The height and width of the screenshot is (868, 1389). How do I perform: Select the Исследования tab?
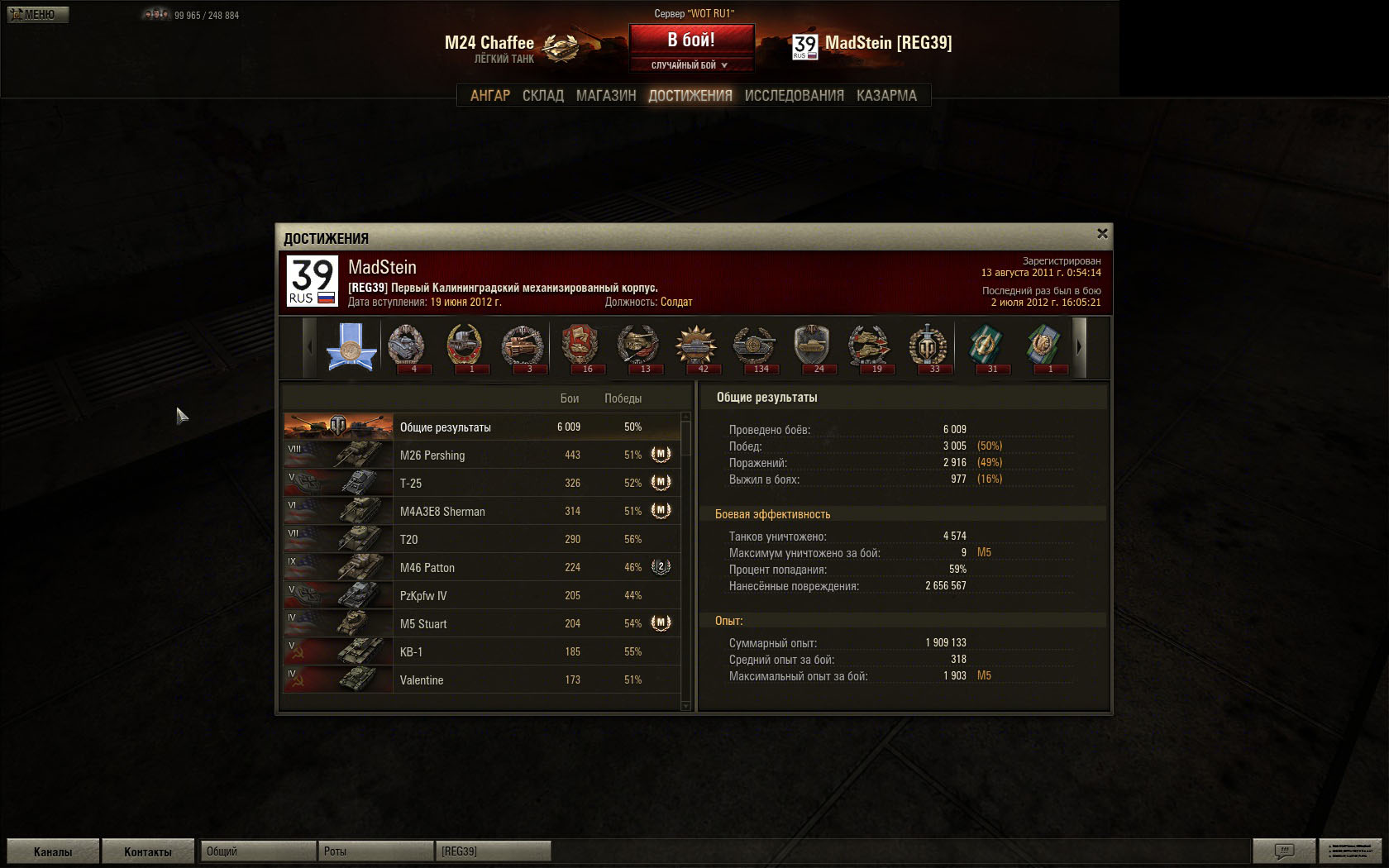(794, 96)
